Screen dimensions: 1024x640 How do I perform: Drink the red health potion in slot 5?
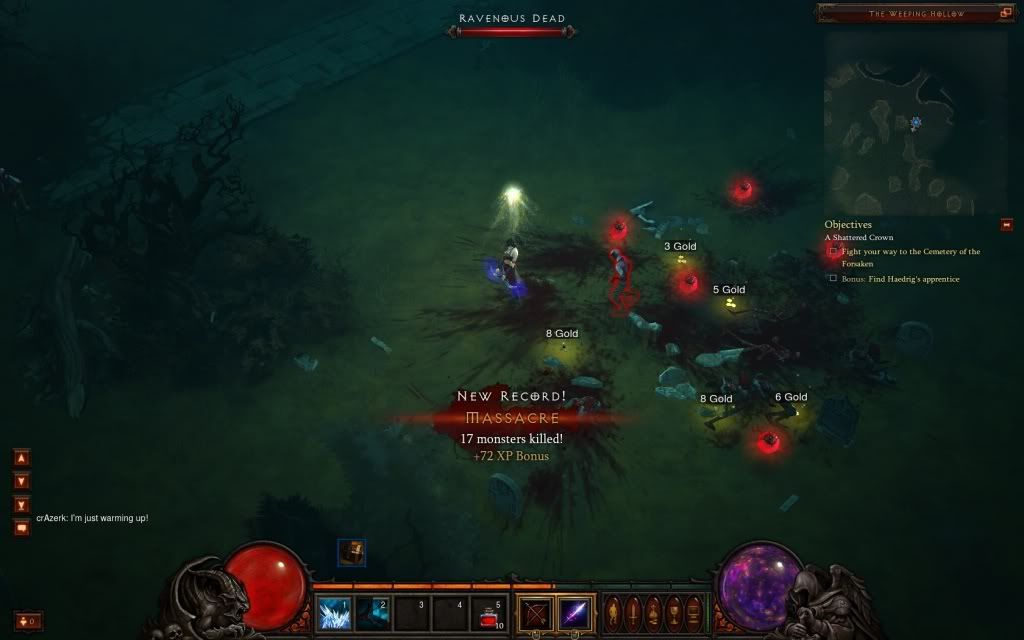point(487,612)
